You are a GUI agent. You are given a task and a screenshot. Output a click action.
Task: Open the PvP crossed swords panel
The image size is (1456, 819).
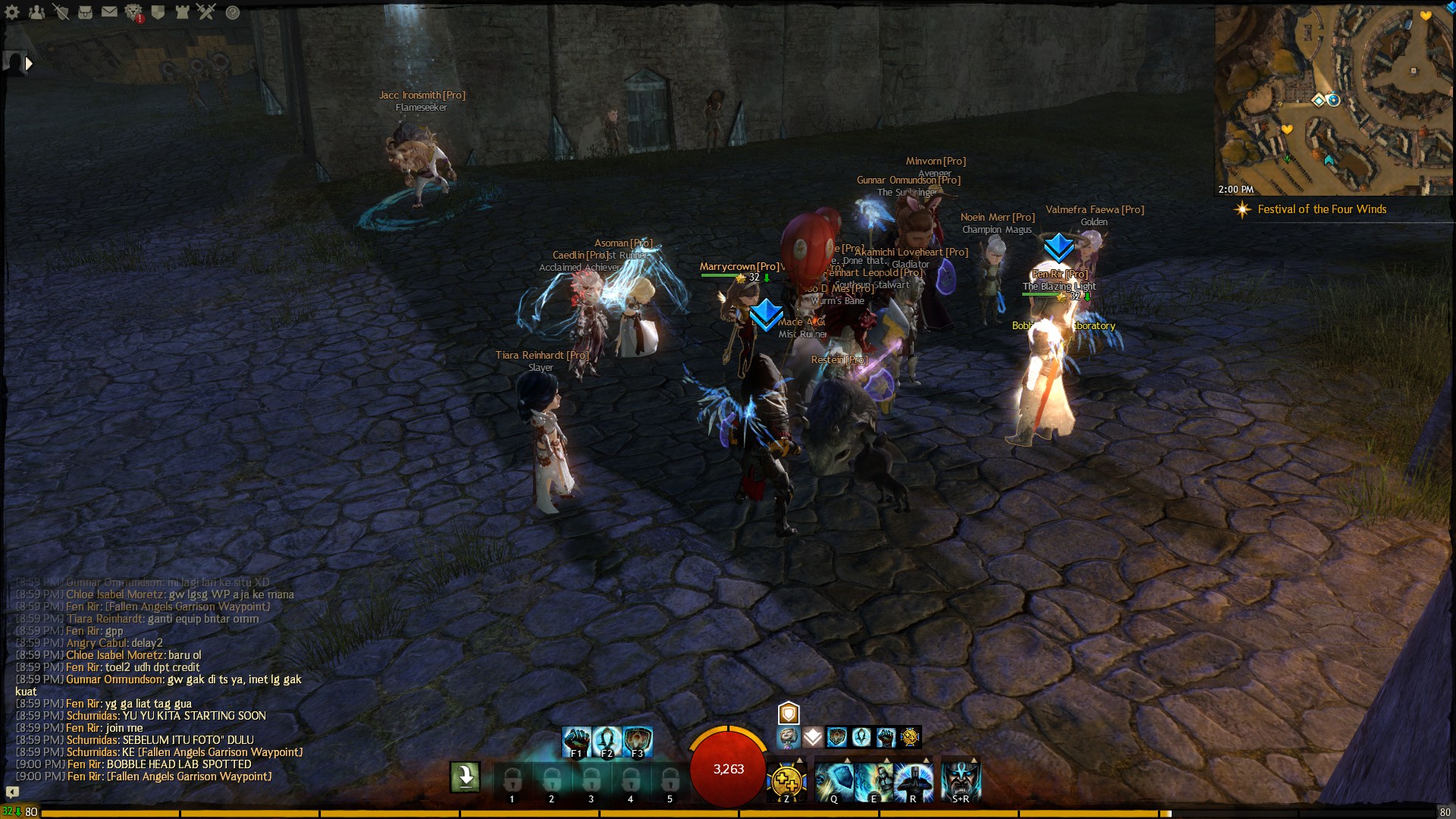(206, 12)
